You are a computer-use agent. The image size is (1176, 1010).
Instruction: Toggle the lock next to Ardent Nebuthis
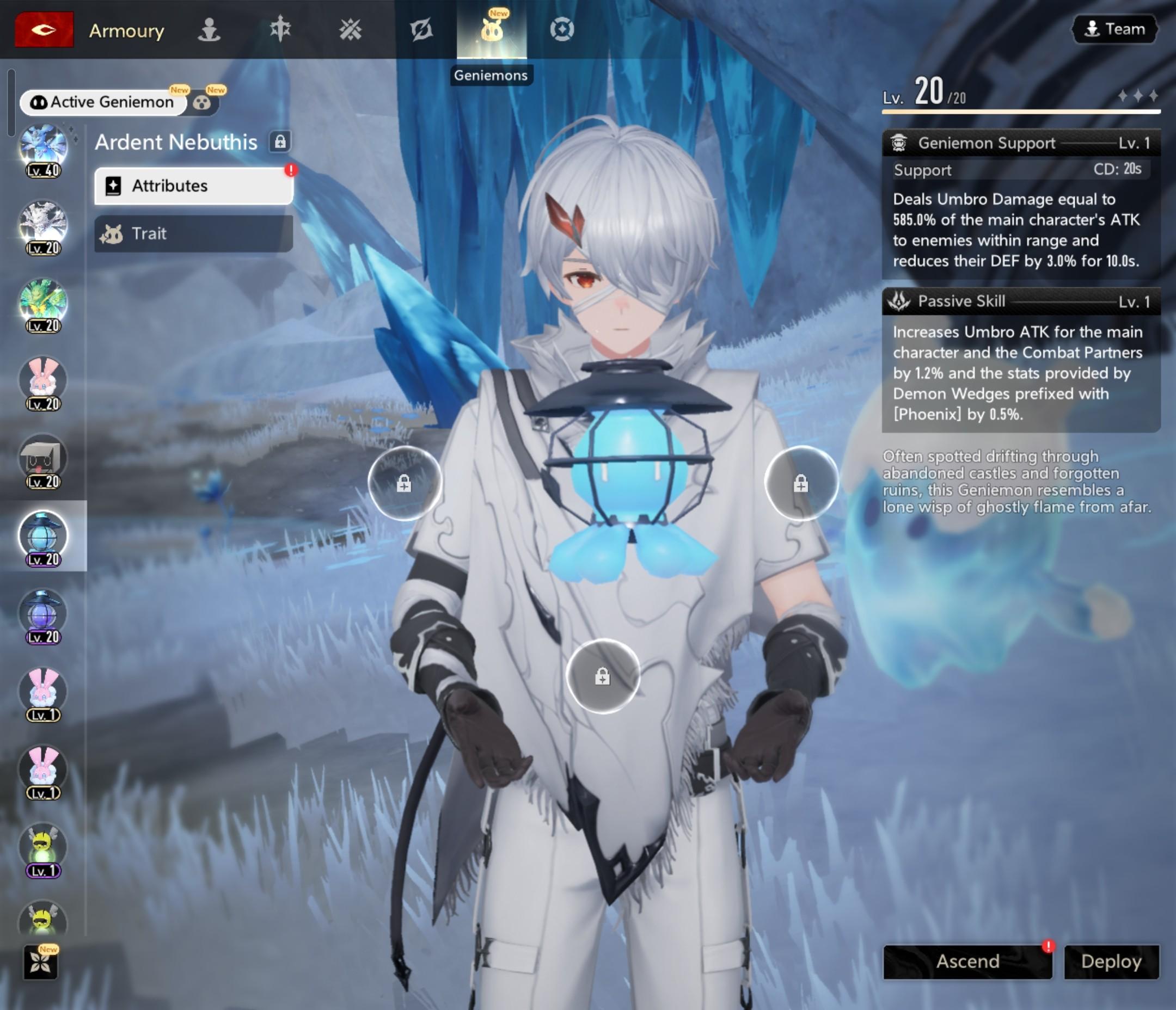coord(280,142)
